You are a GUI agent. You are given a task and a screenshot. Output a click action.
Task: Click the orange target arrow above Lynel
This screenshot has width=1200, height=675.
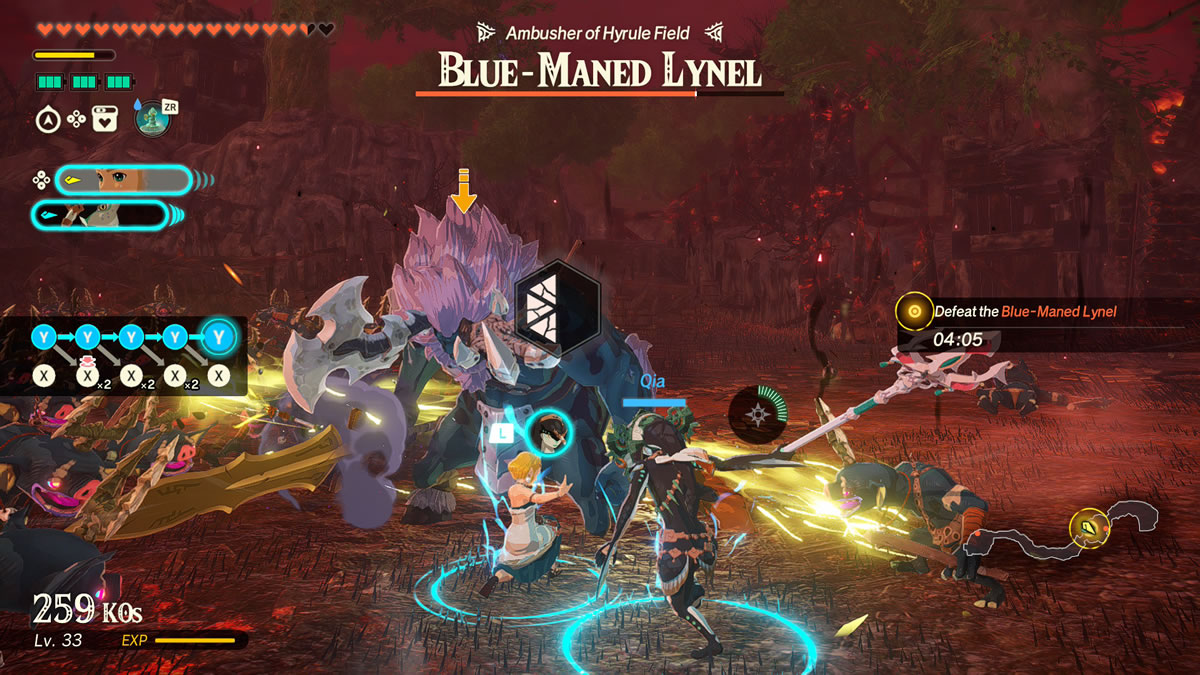(x=463, y=190)
